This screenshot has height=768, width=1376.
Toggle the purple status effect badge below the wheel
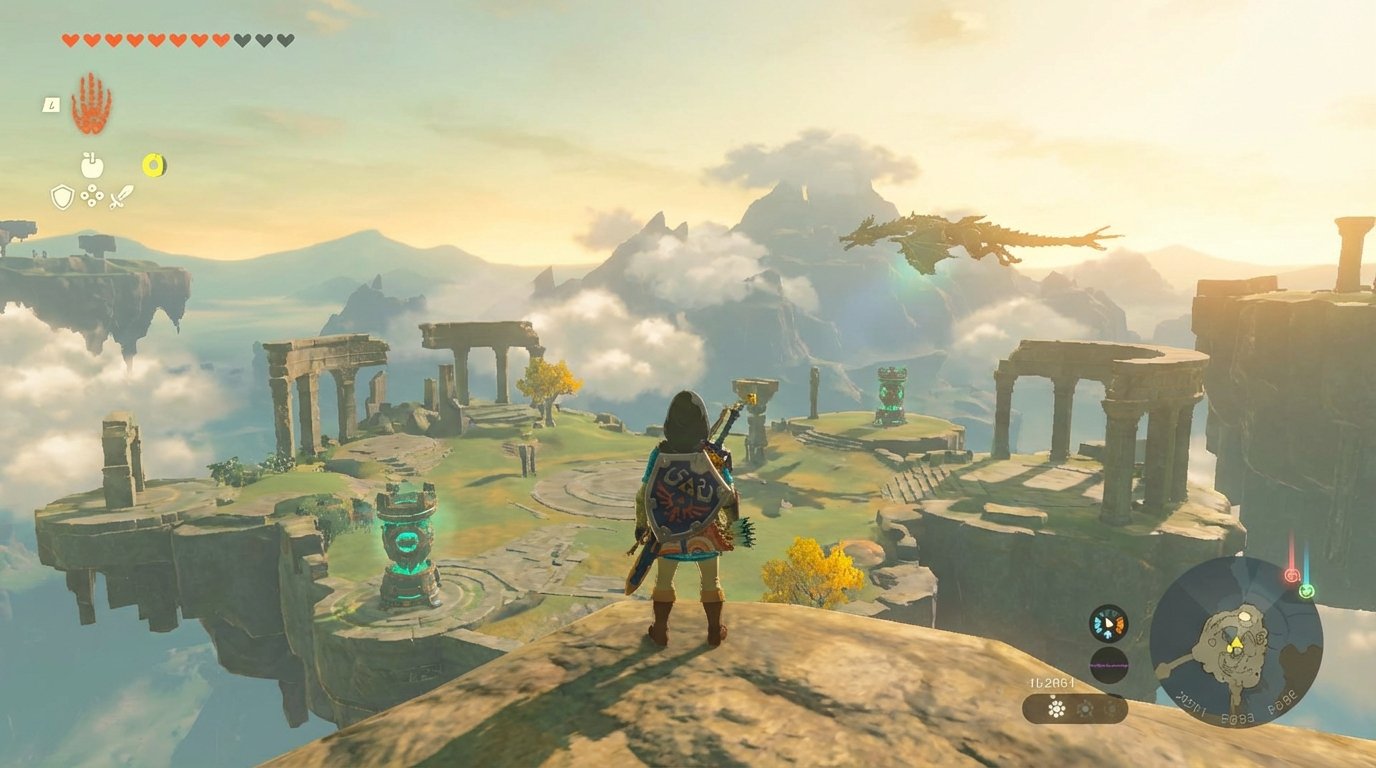coord(1110,665)
